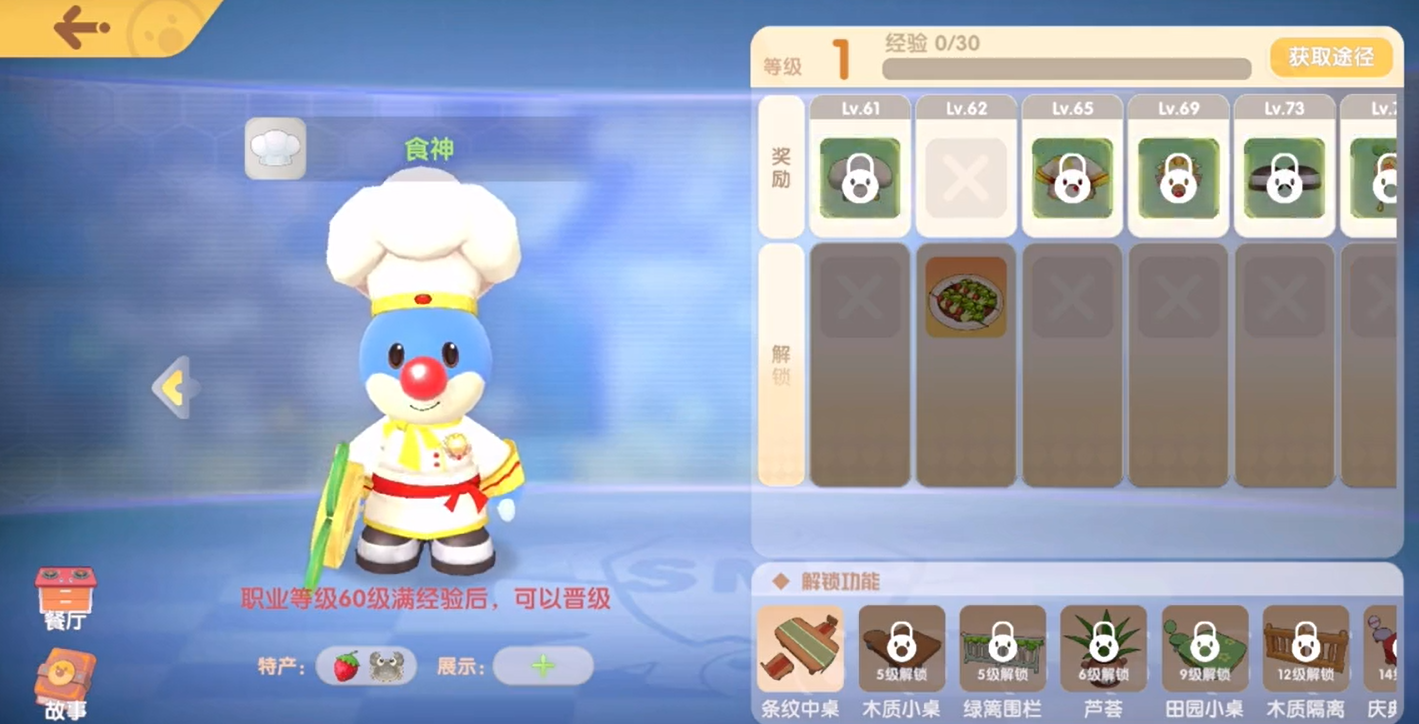The height and width of the screenshot is (724, 1419).
Task: Click the 获取途径 button
Action: pos(1331,58)
